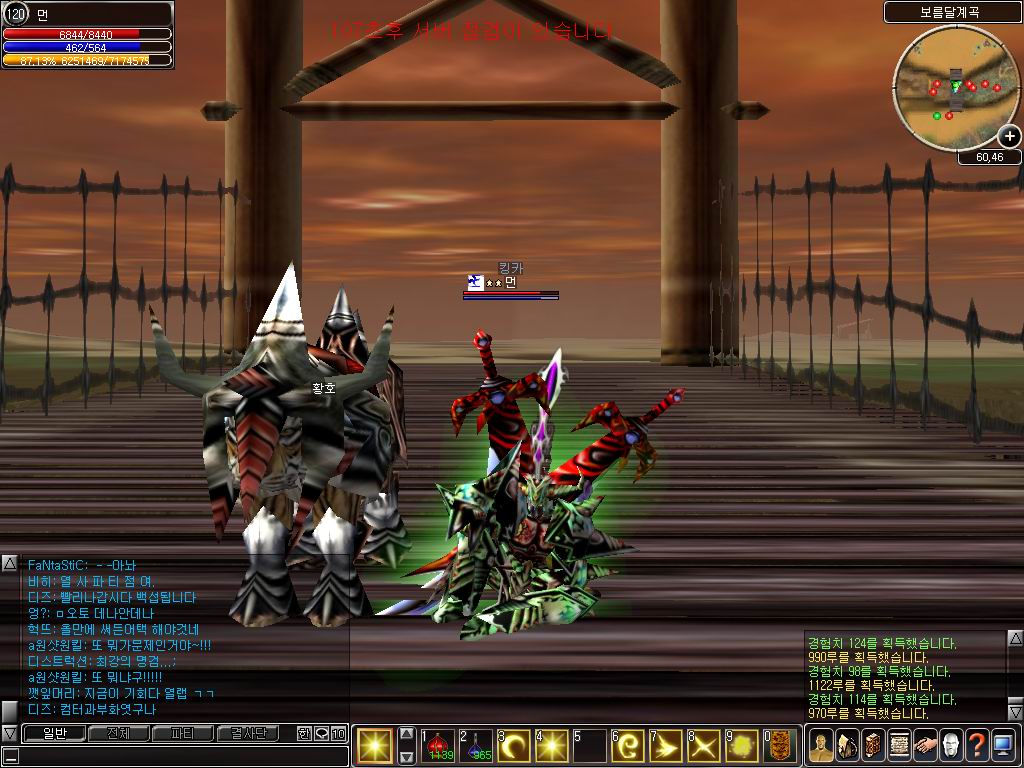This screenshot has height=768, width=1024.
Task: Select the 파티 chat tab
Action: point(181,734)
